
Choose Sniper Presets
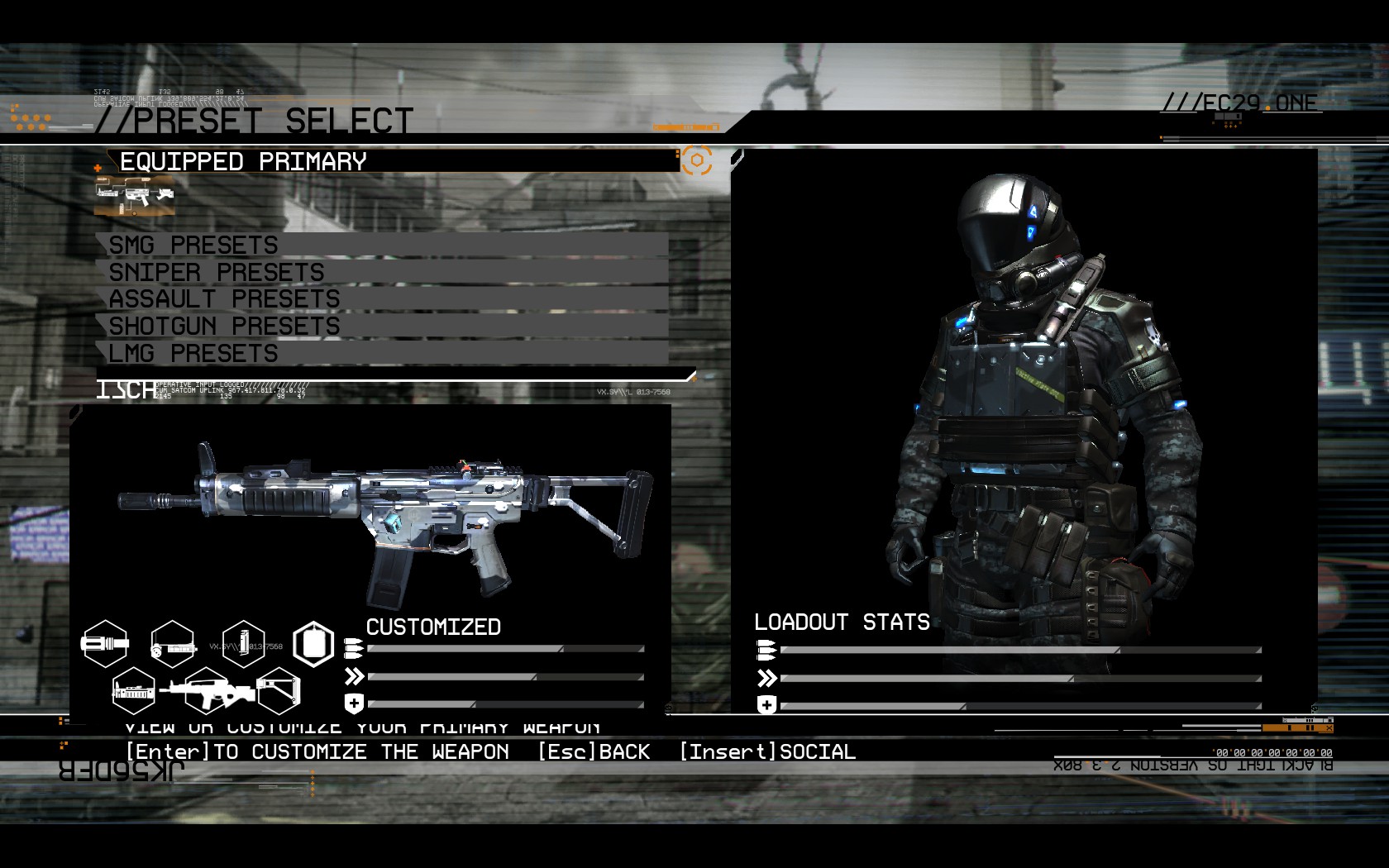tap(382, 272)
